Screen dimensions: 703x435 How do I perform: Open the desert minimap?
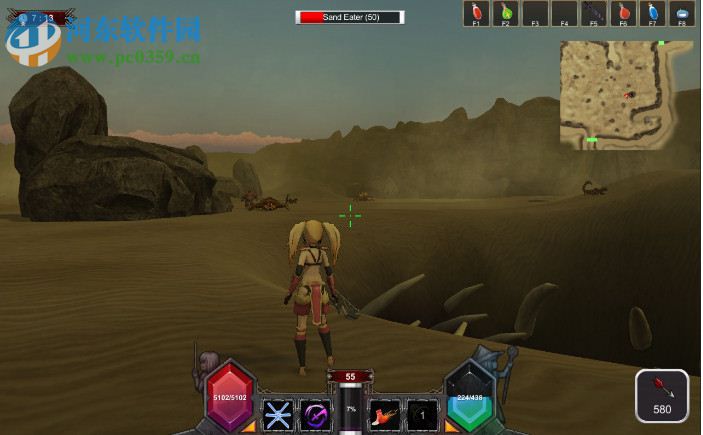(x=612, y=94)
